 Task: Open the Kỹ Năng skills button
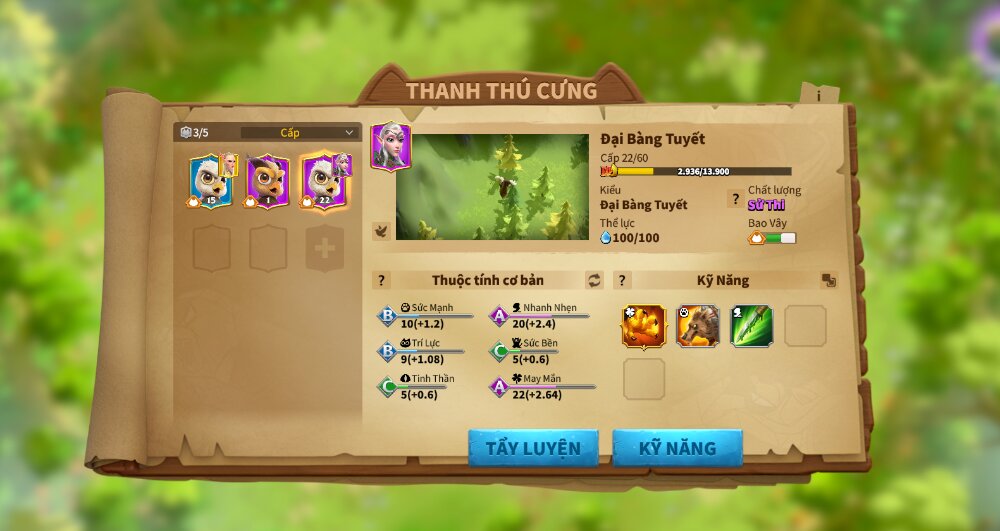click(677, 448)
